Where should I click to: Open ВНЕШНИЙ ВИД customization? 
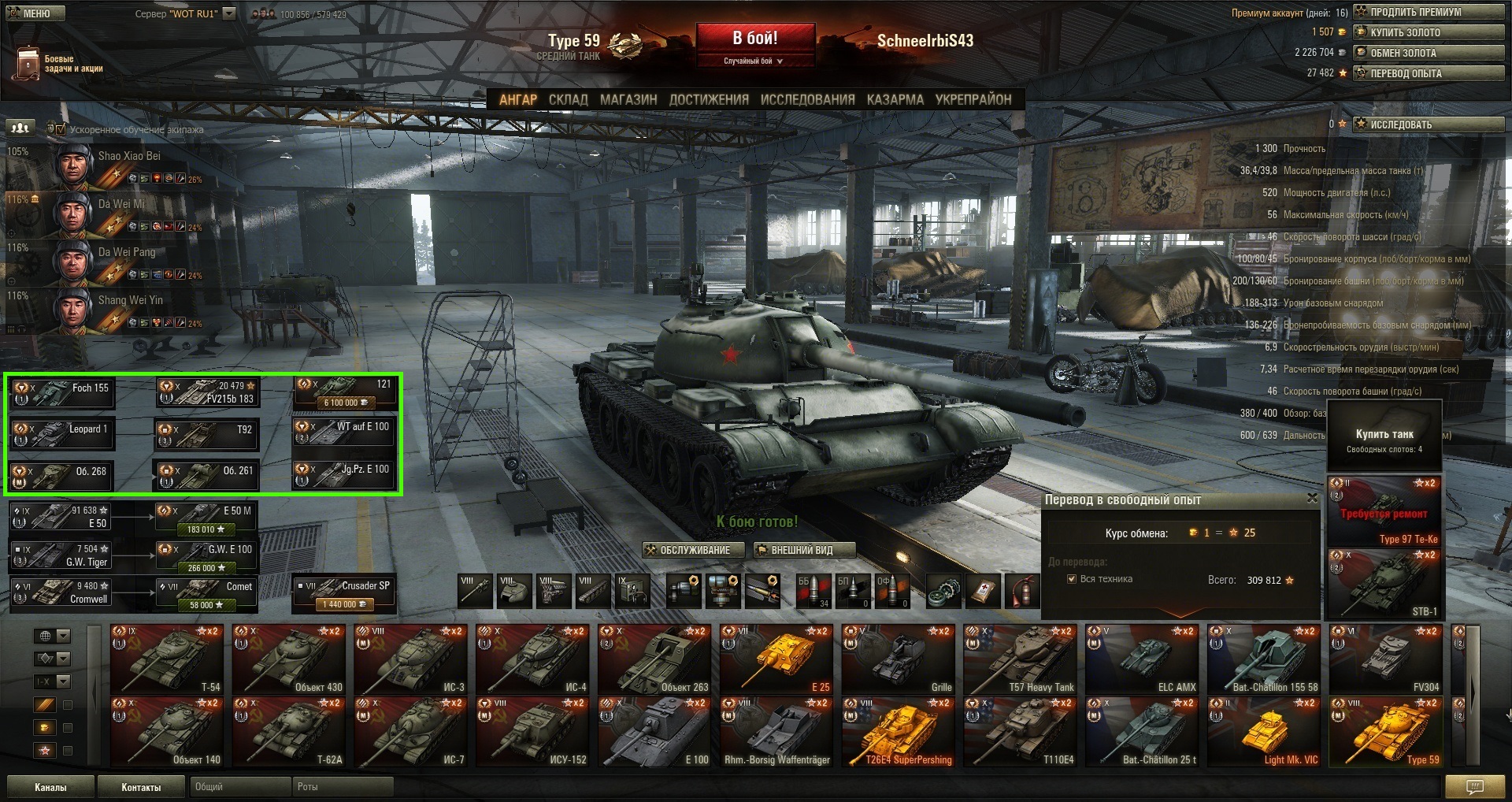point(802,550)
